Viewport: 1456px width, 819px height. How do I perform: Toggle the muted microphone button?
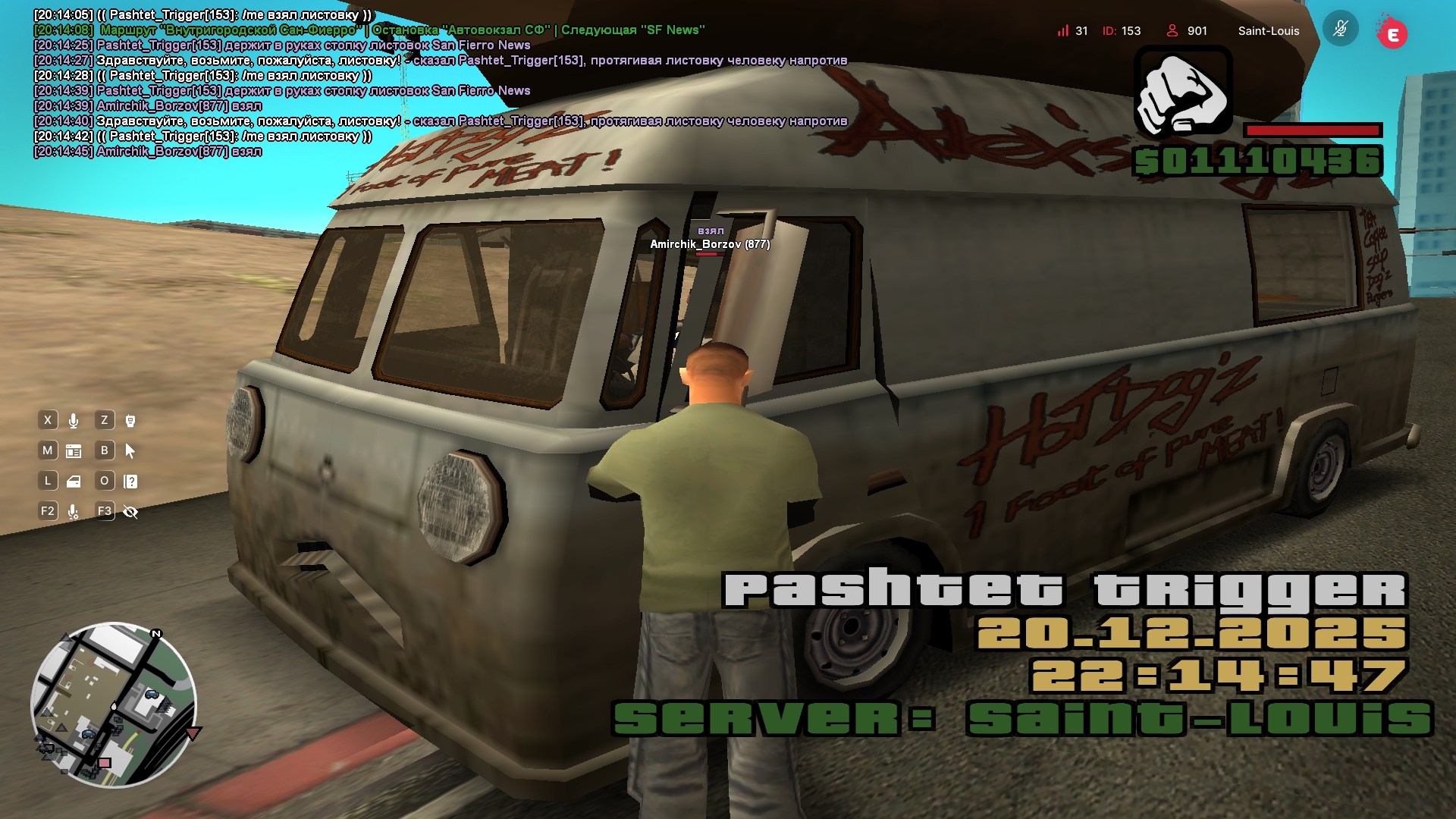click(1340, 30)
